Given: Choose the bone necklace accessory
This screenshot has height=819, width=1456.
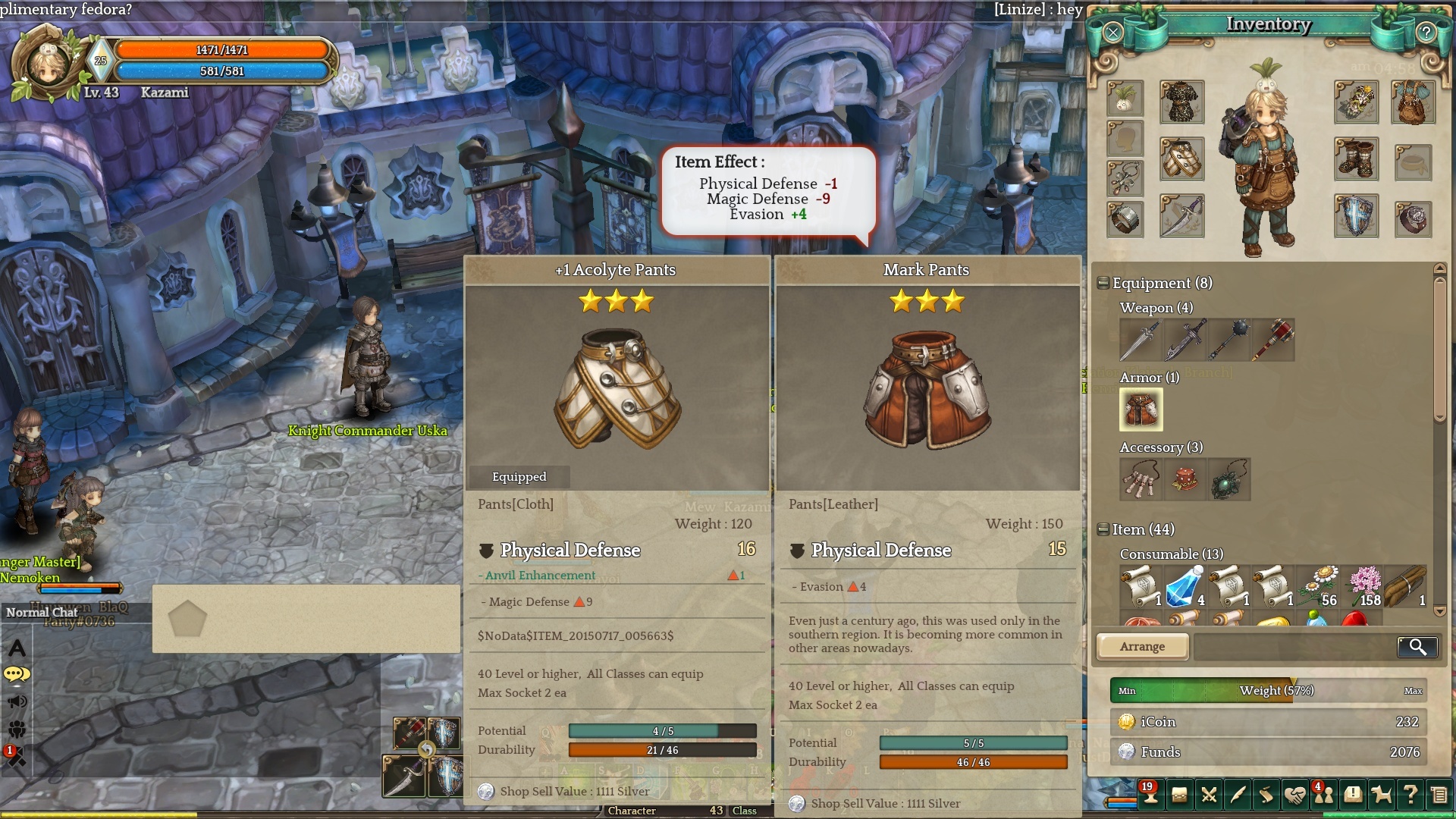Looking at the screenshot, I should coord(1140,479).
